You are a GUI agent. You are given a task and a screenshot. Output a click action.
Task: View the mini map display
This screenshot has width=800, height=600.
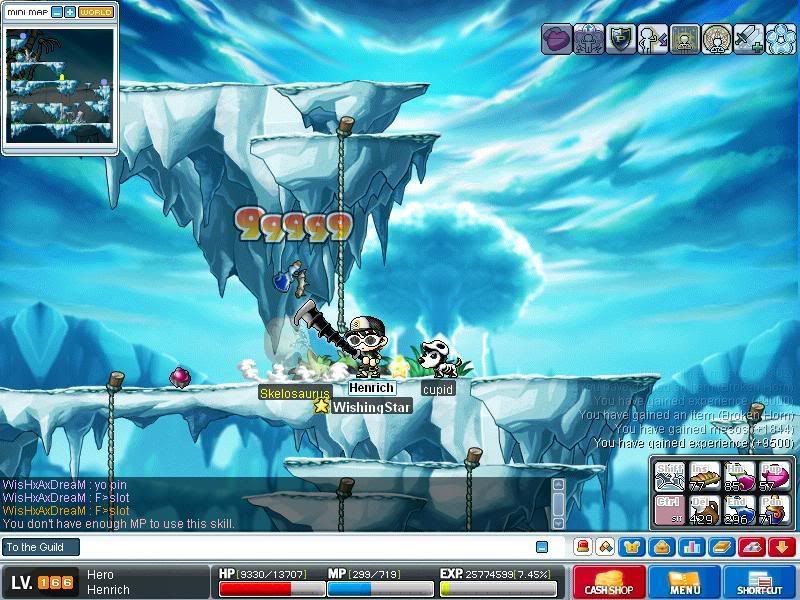point(60,86)
